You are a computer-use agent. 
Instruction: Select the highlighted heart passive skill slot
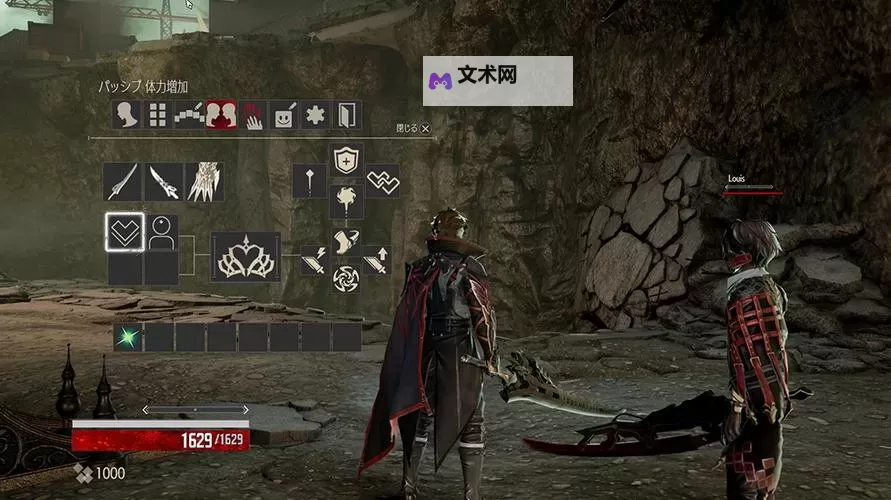click(125, 232)
